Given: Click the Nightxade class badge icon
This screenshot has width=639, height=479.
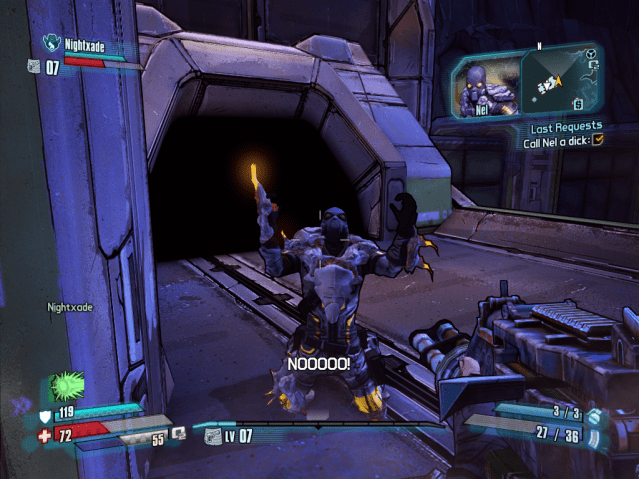Looking at the screenshot, I should pyautogui.click(x=52, y=43).
